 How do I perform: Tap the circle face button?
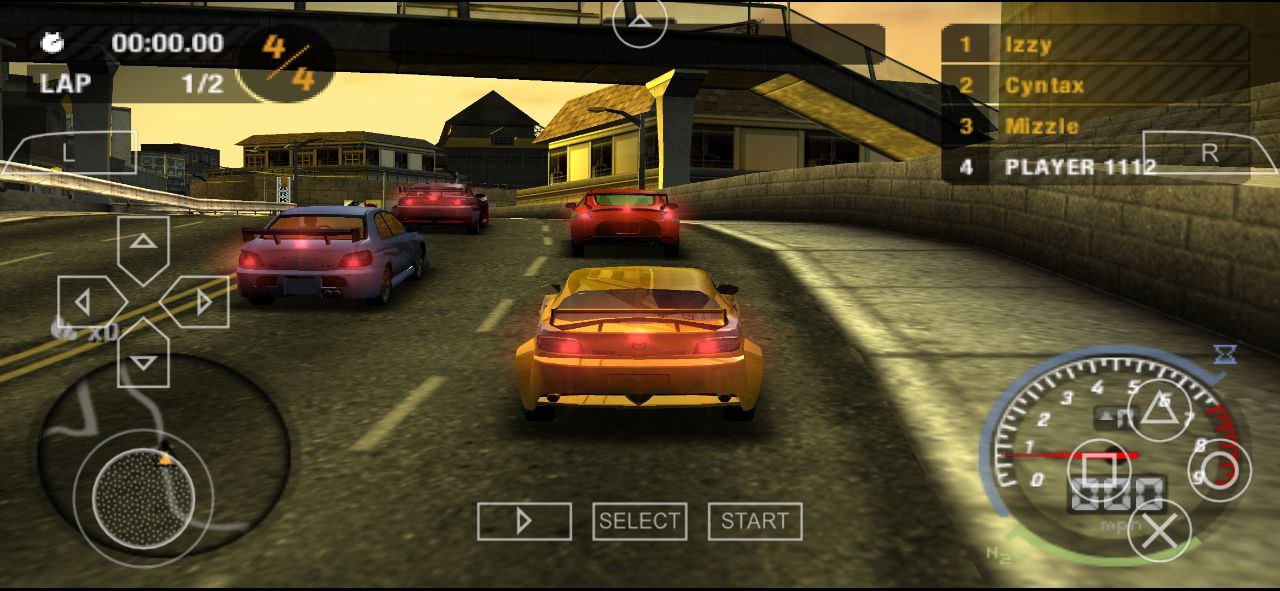[1219, 469]
